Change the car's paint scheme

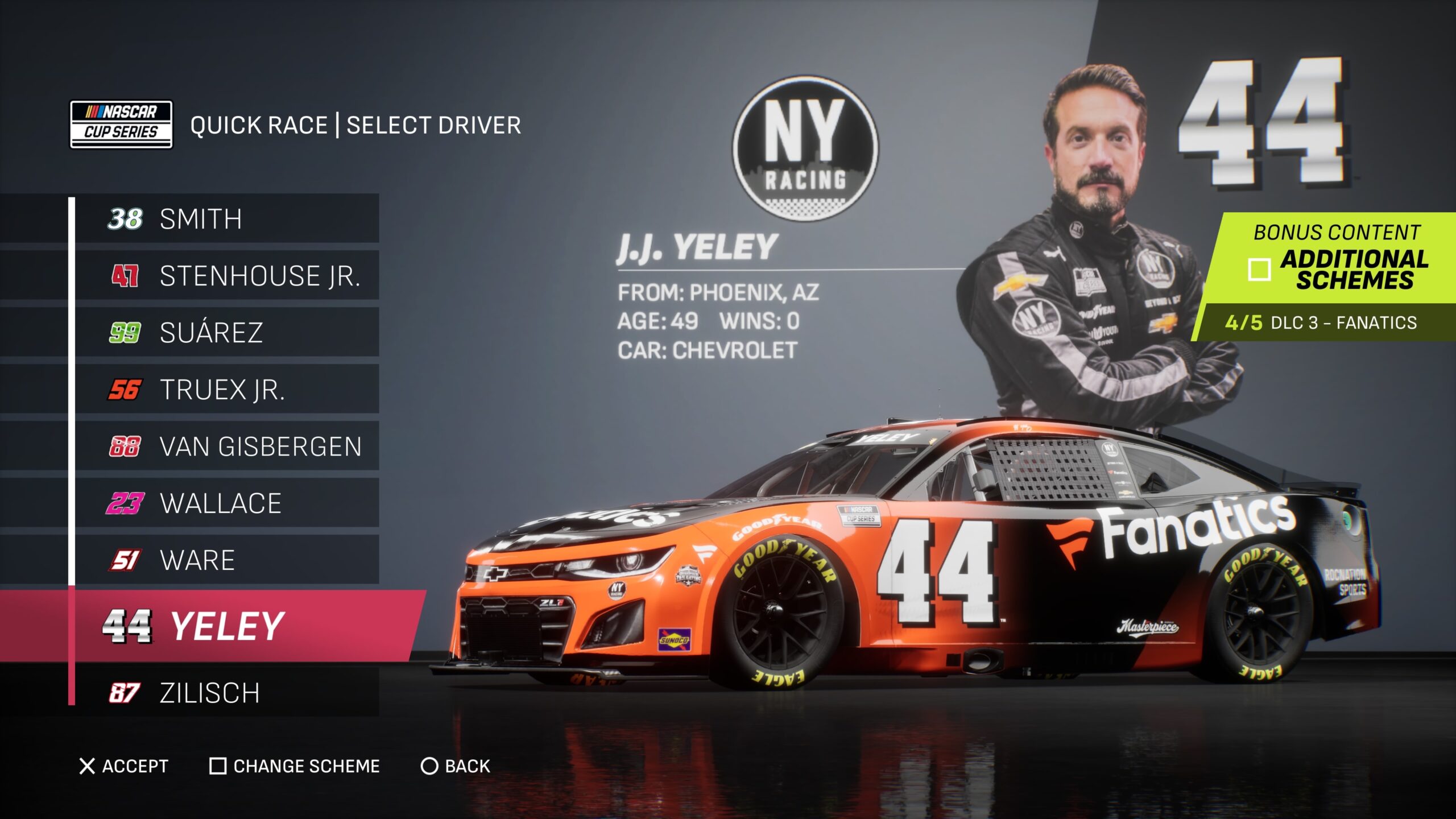click(295, 767)
